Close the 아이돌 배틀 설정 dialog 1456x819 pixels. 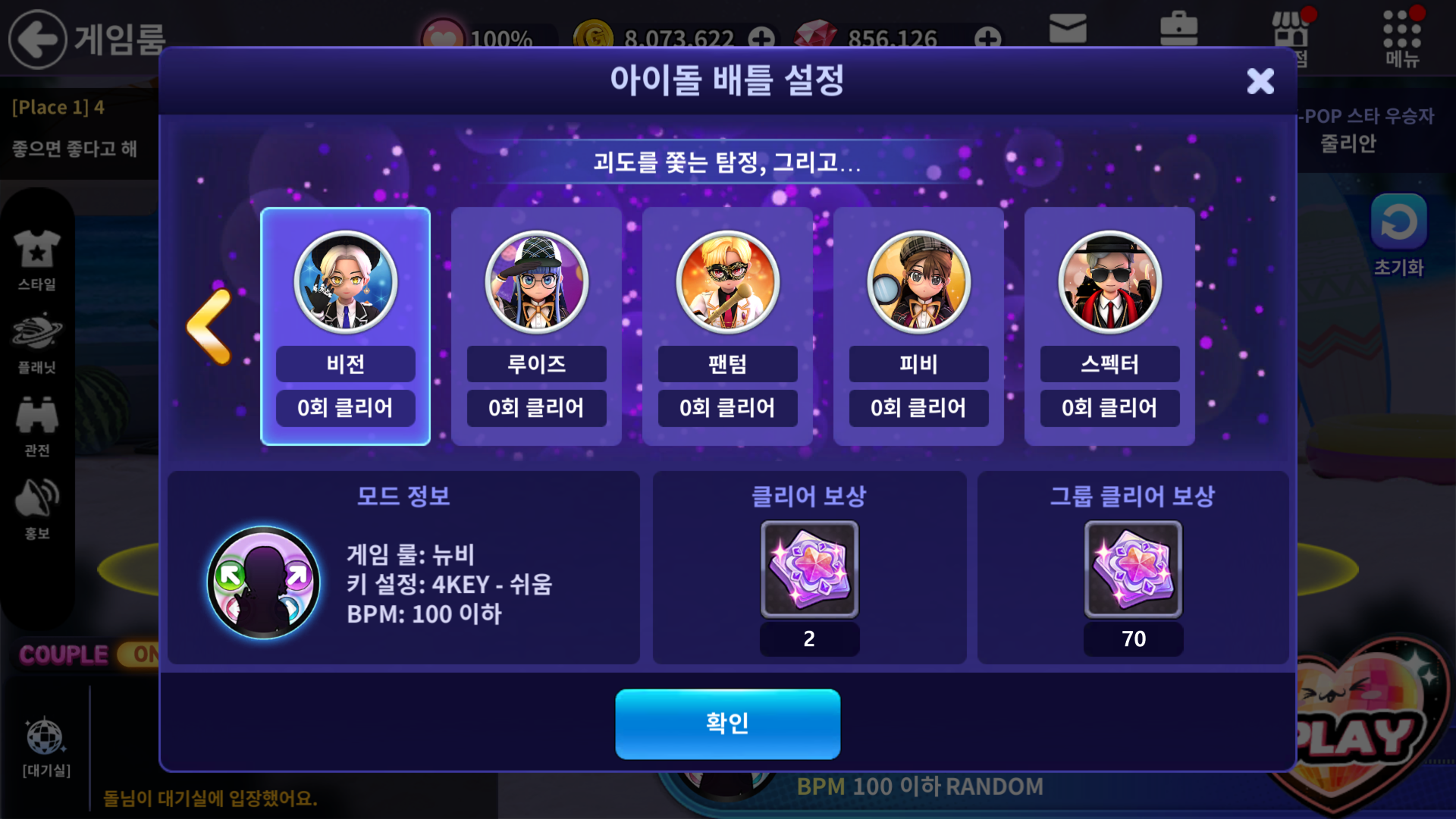click(1260, 81)
